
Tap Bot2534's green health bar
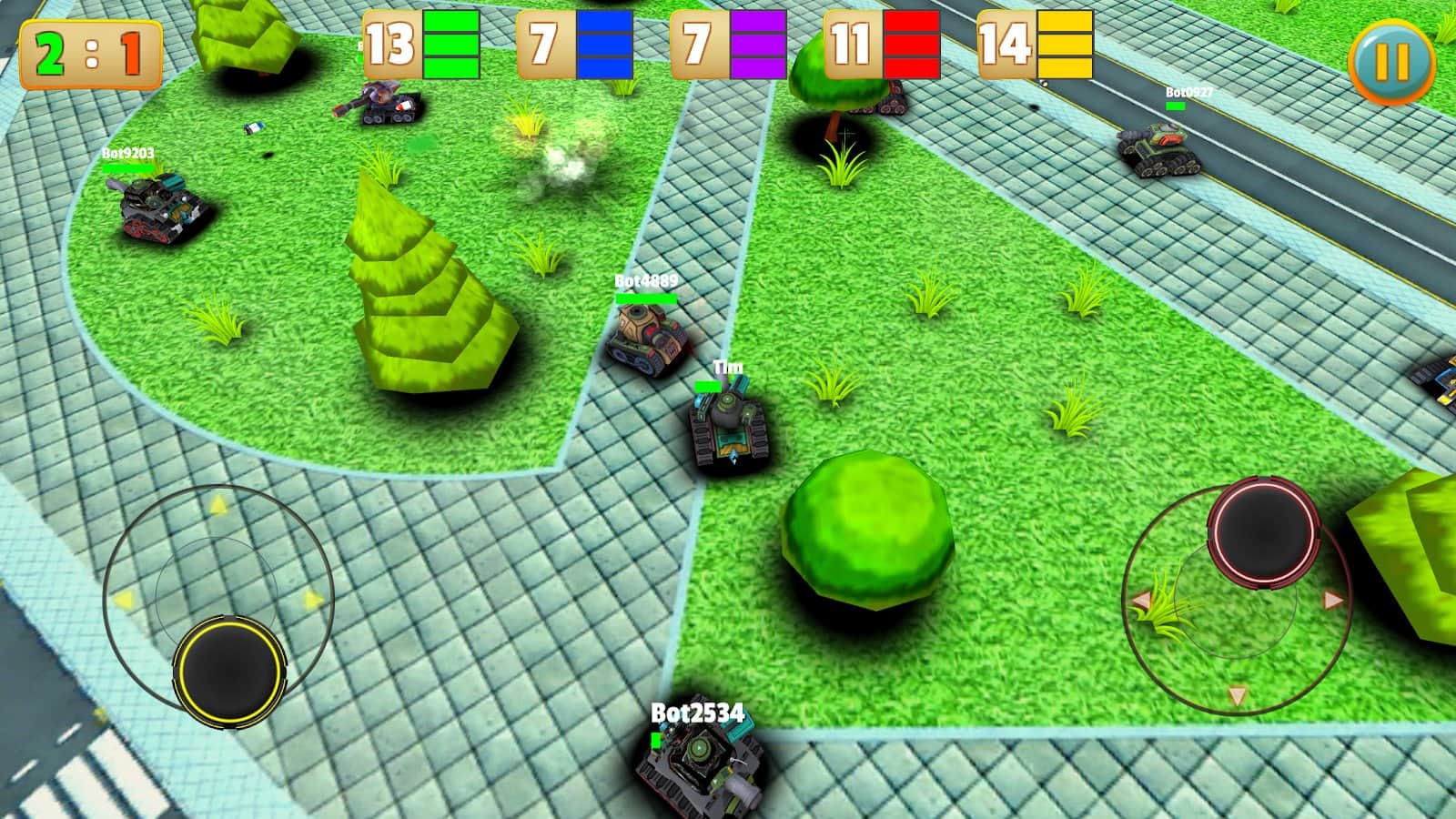pos(657,741)
